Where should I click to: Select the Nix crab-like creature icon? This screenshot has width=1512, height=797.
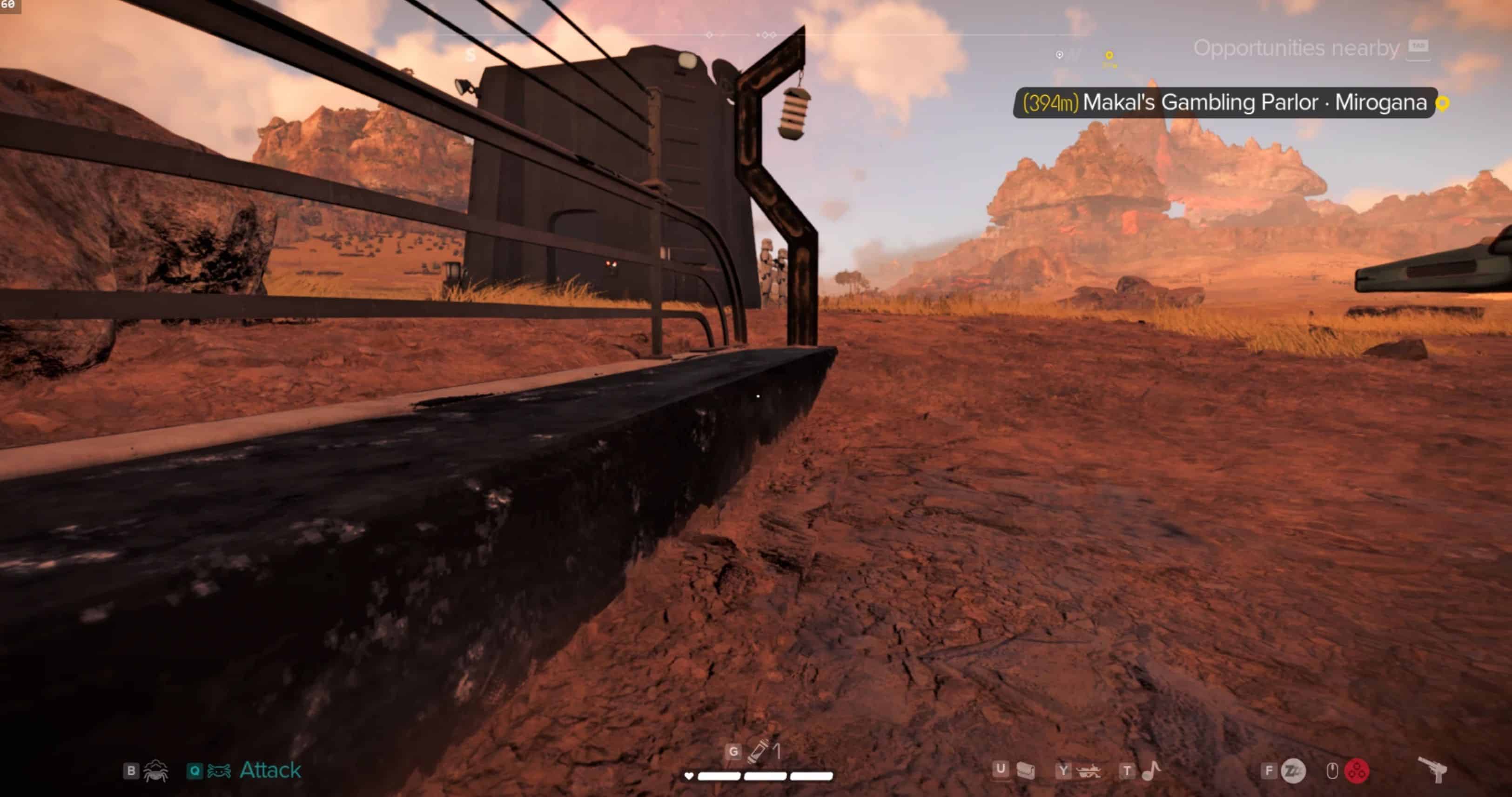point(155,770)
